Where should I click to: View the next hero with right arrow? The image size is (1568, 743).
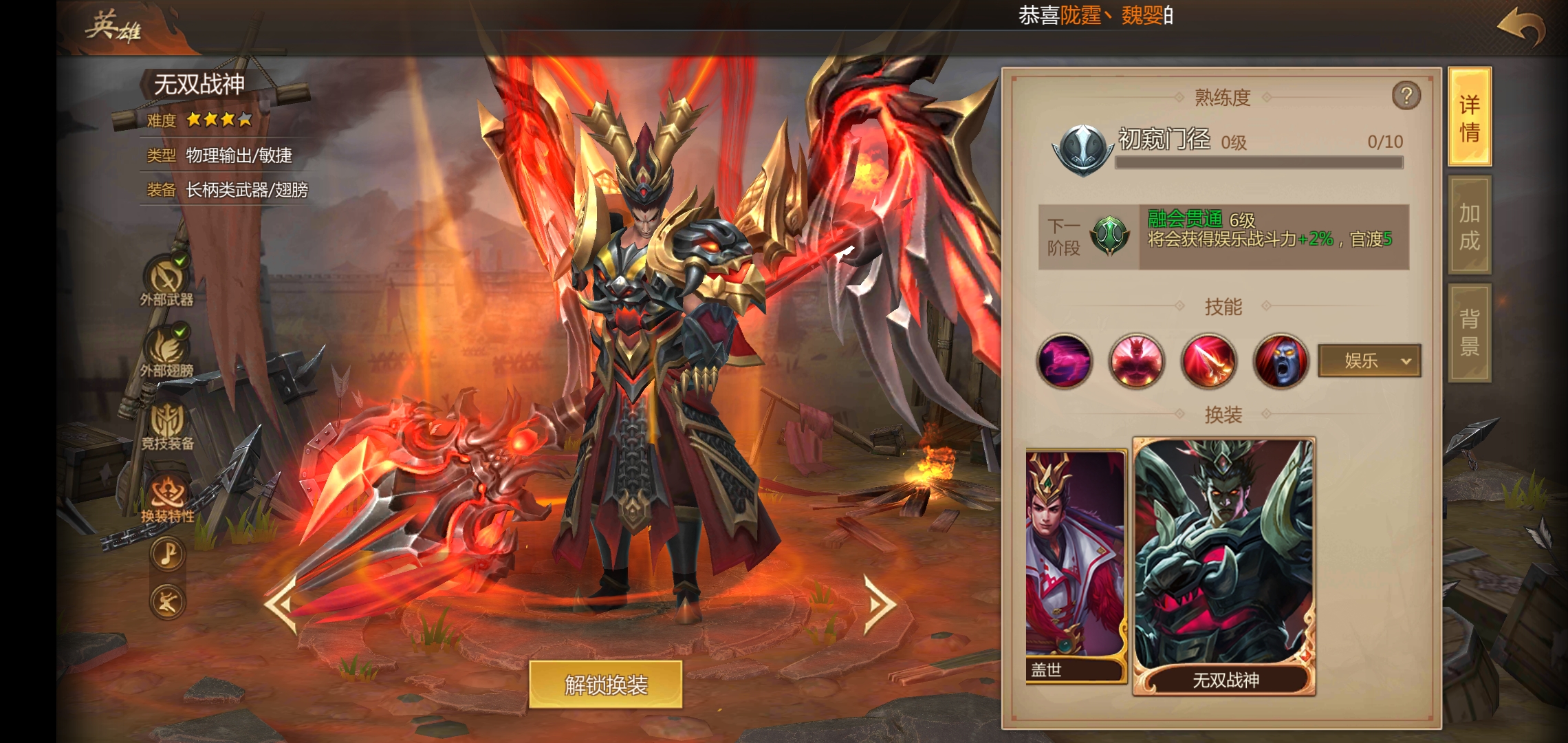point(880,604)
